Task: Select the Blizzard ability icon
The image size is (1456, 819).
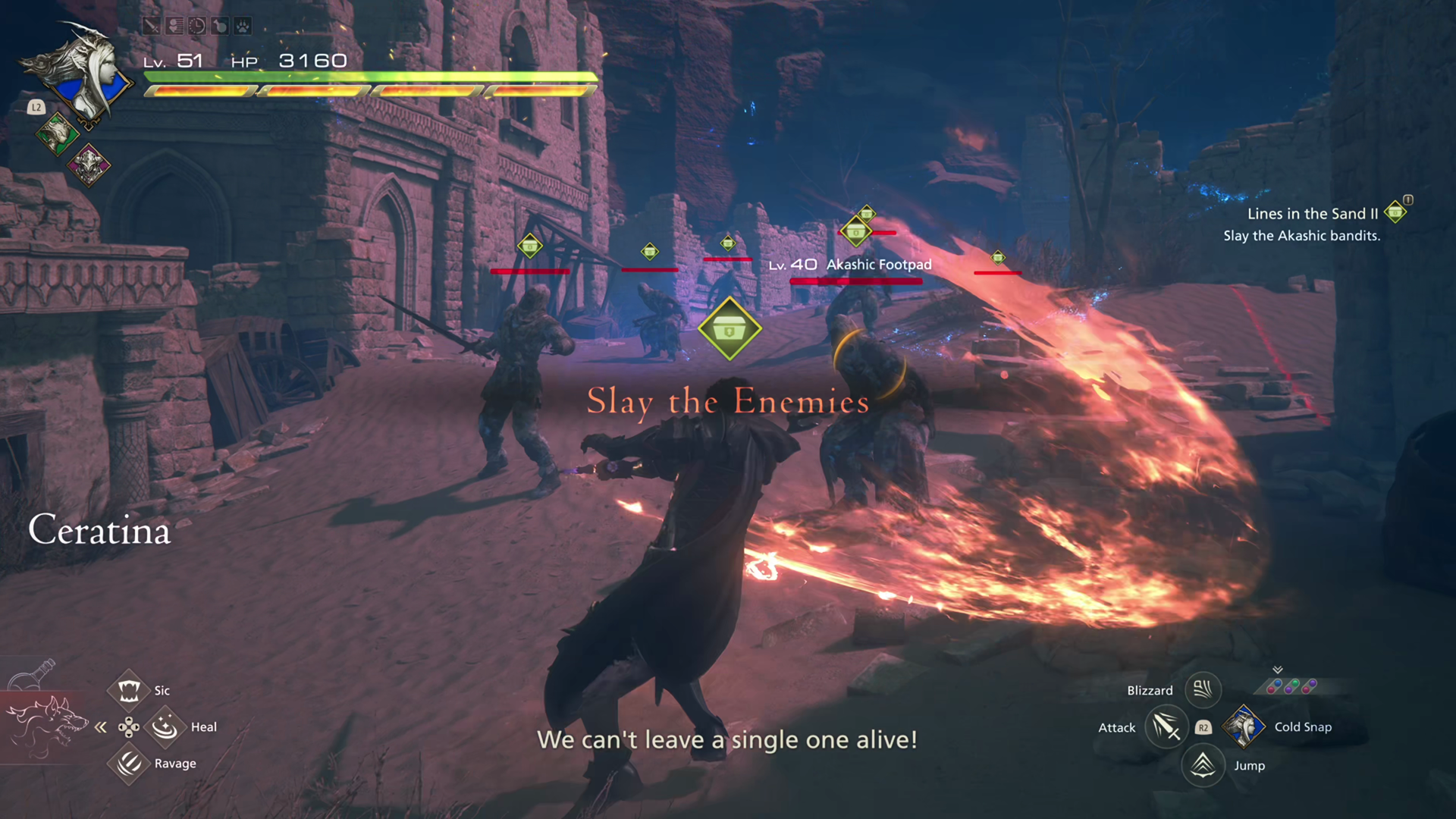Action: pyautogui.click(x=1203, y=690)
